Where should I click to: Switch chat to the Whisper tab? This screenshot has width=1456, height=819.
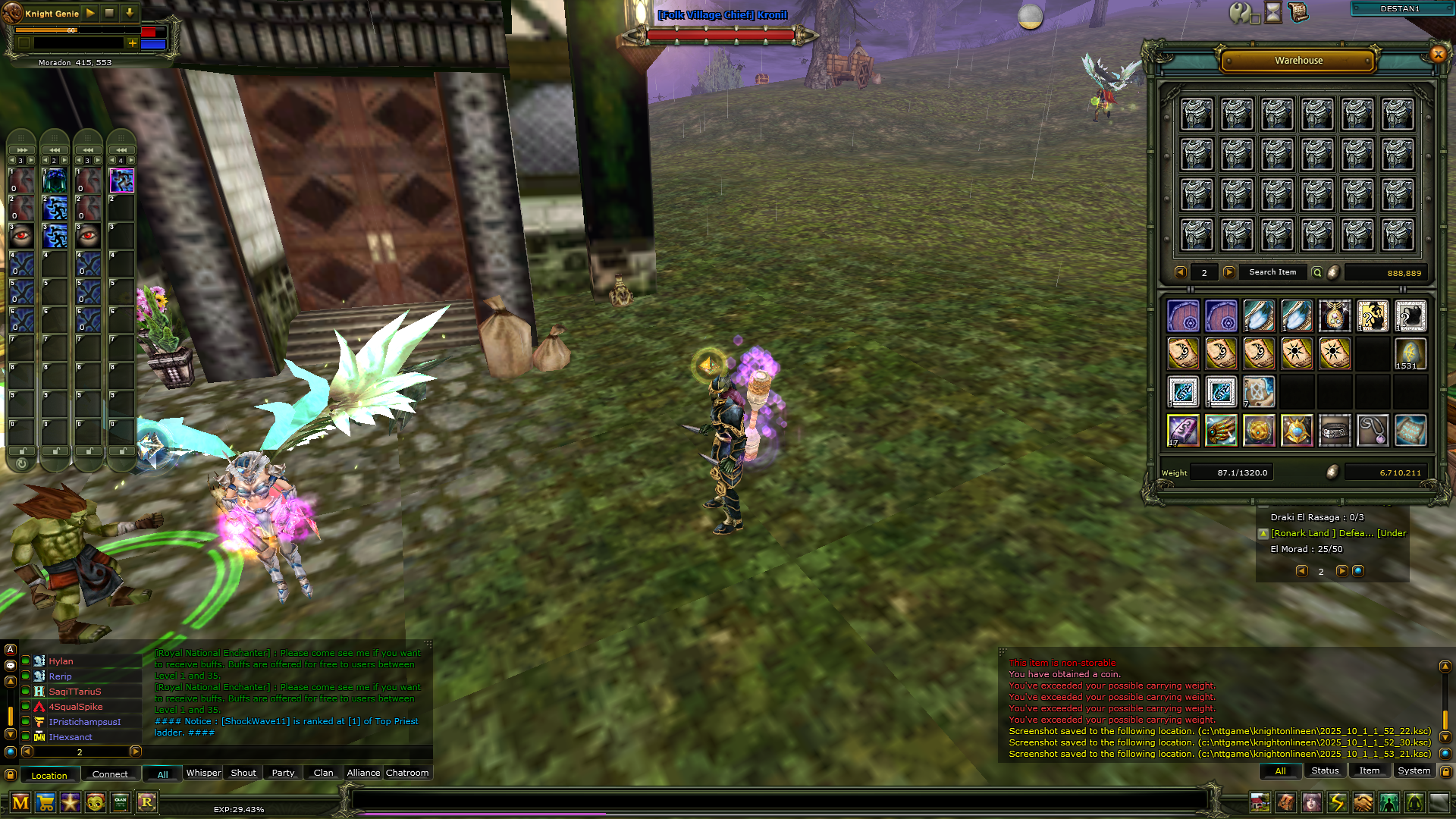pyautogui.click(x=203, y=773)
